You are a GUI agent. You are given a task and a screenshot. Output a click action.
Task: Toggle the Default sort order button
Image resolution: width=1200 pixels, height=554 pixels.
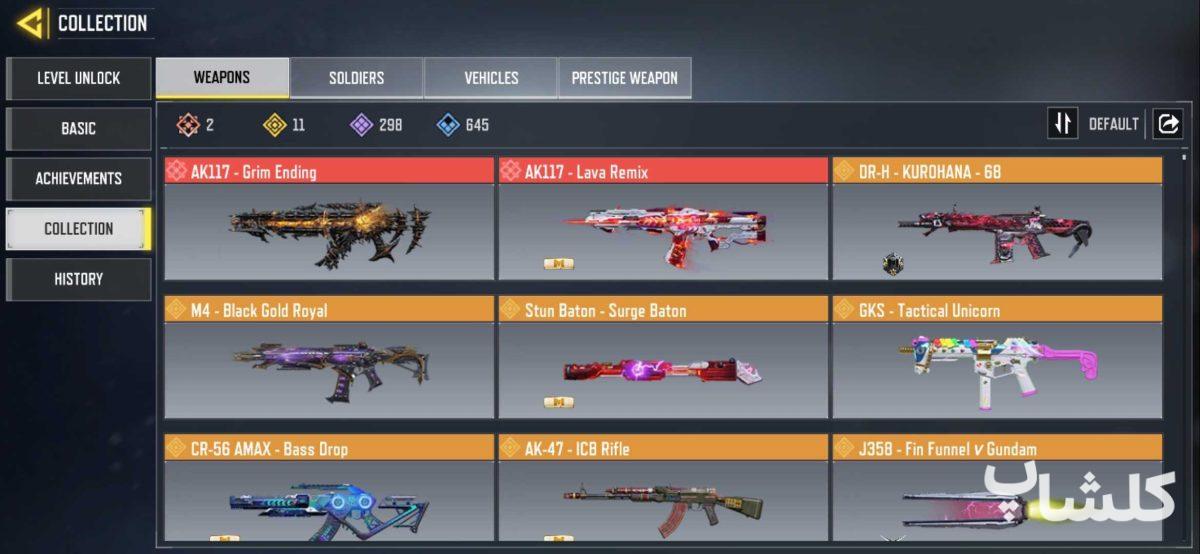point(1063,124)
